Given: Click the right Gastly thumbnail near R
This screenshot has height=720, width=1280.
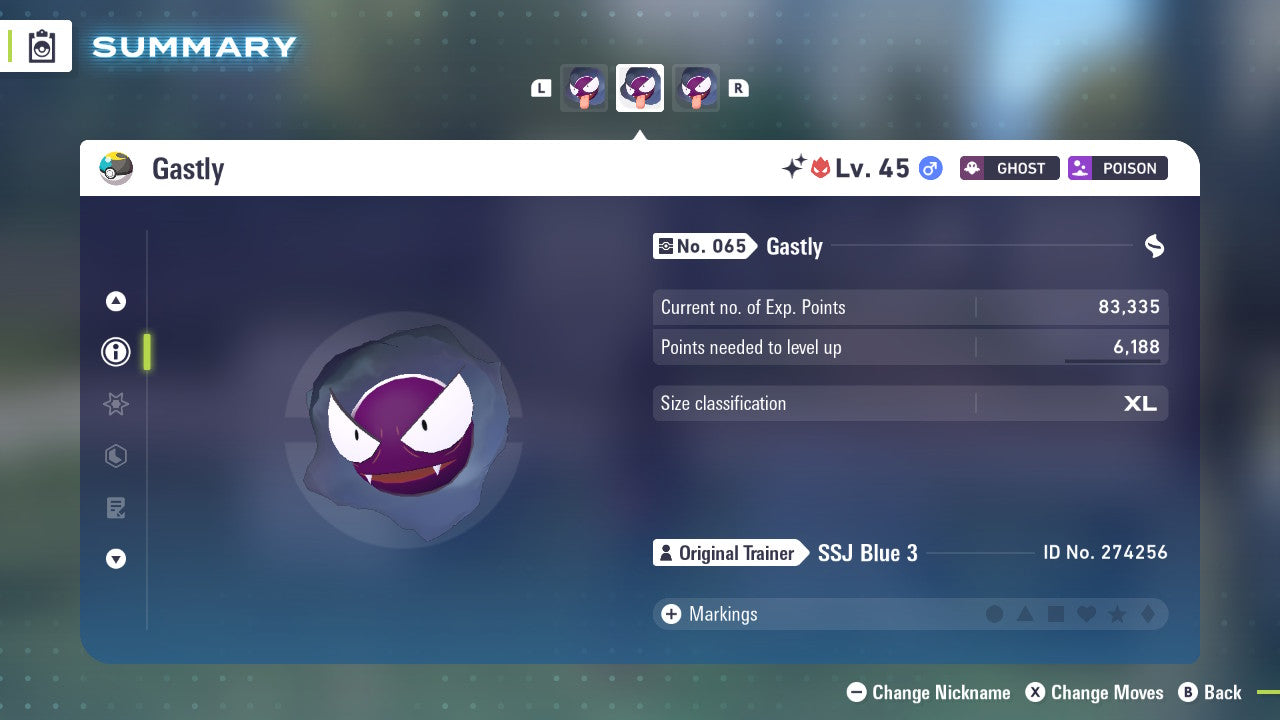Looking at the screenshot, I should (x=696, y=88).
